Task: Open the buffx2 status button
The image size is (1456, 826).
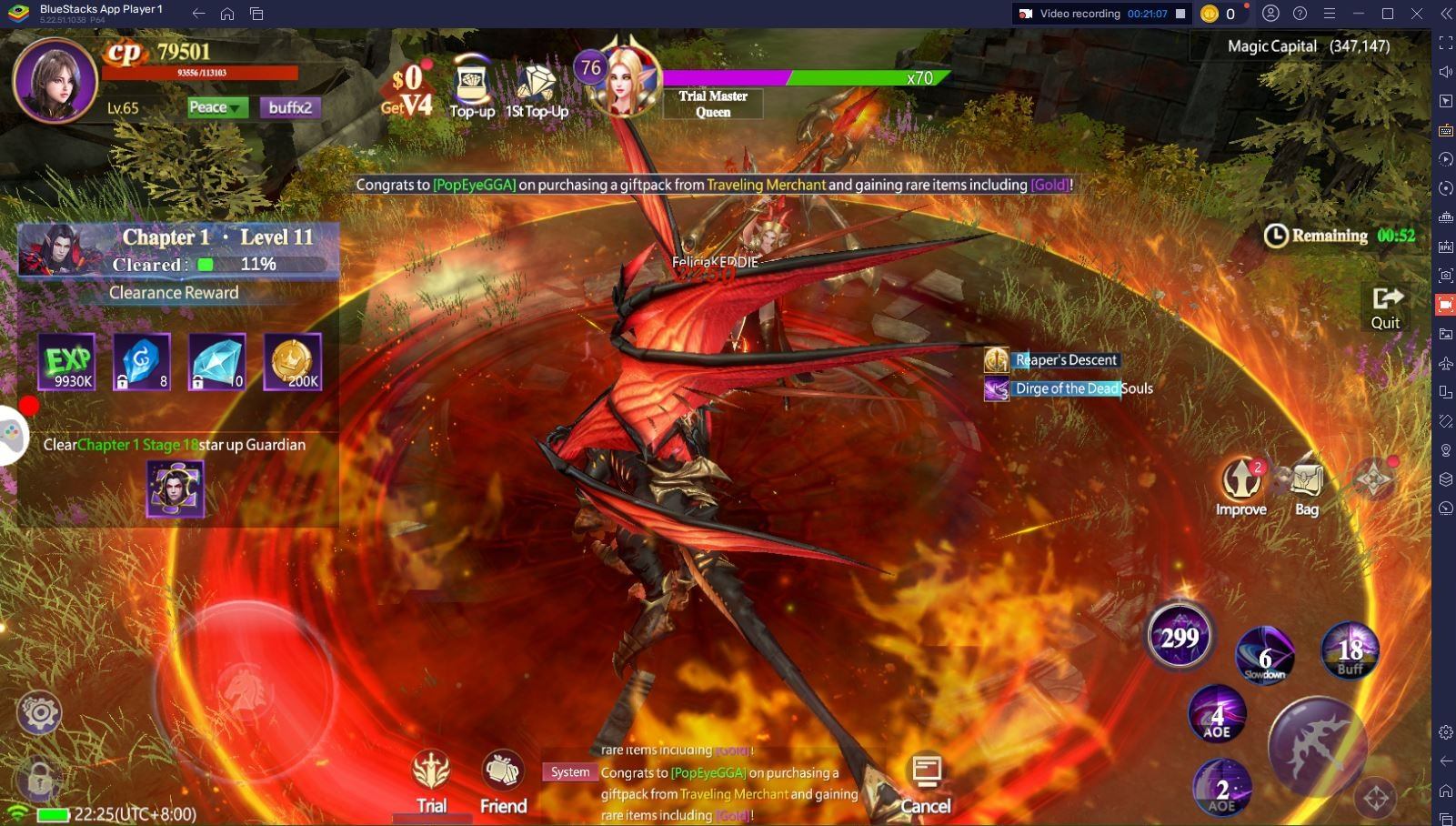Action: tap(290, 107)
